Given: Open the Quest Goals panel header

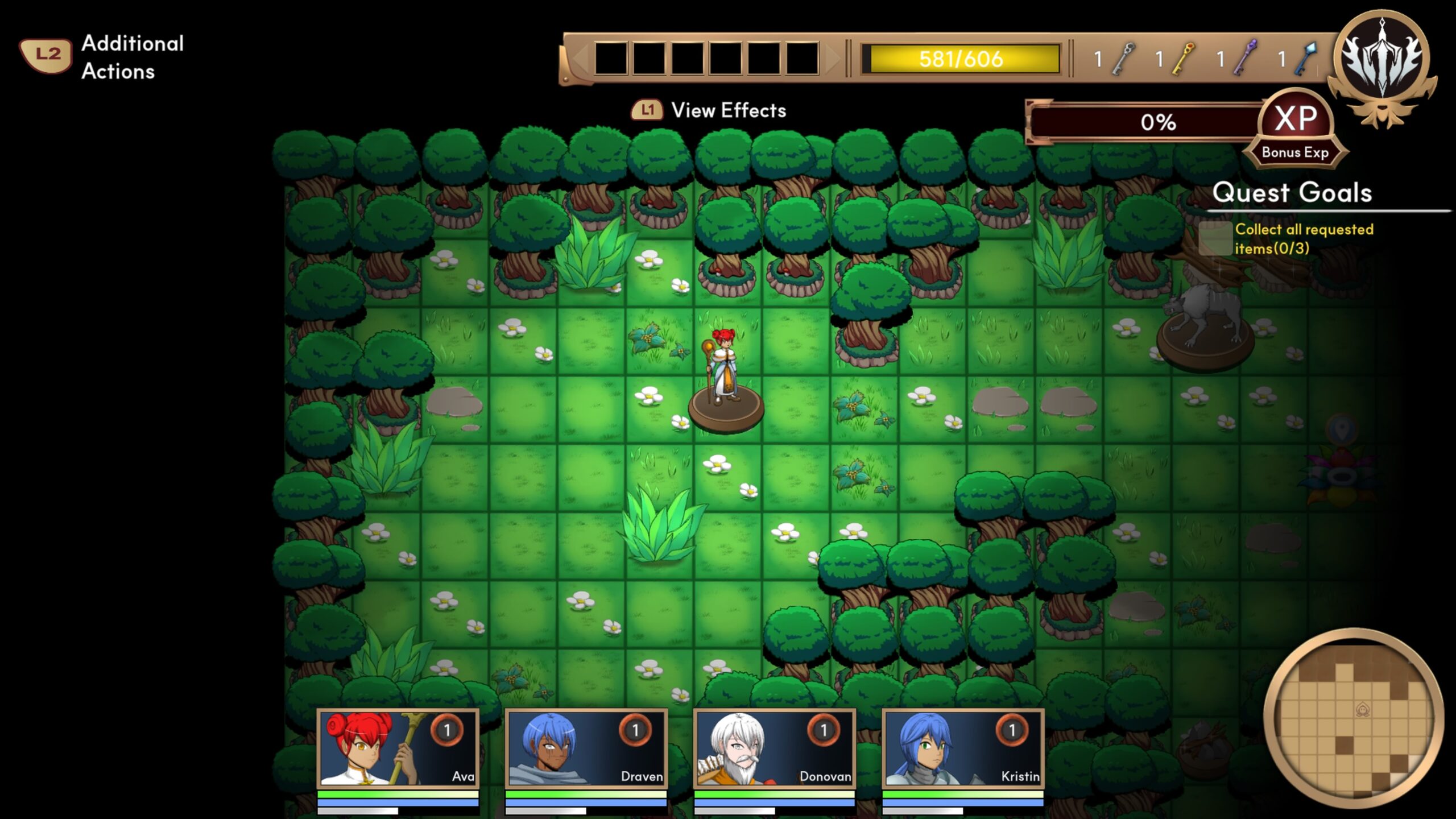Looking at the screenshot, I should pyautogui.click(x=1292, y=193).
